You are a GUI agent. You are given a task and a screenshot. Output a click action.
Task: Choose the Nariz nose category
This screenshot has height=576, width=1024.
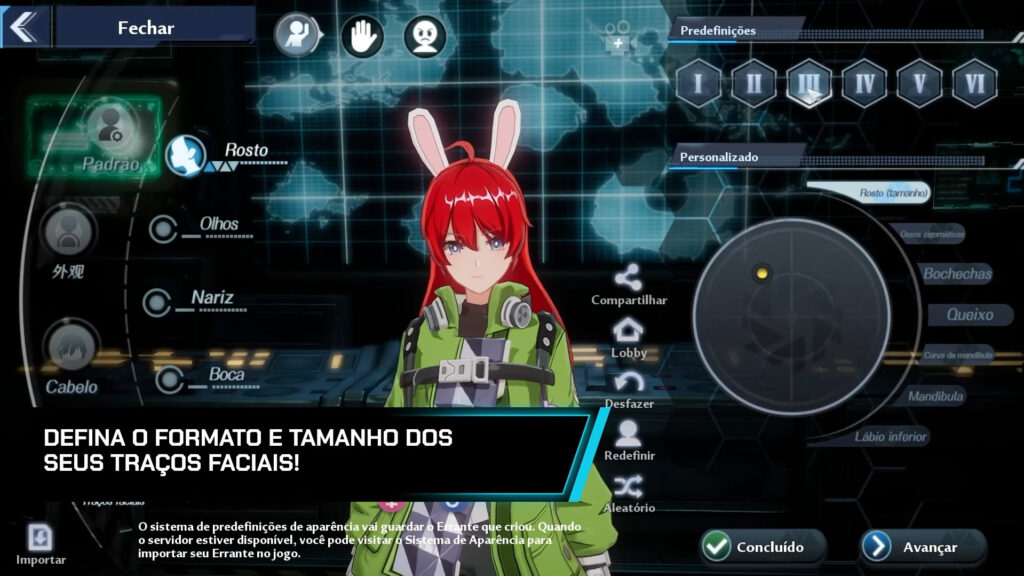157,302
